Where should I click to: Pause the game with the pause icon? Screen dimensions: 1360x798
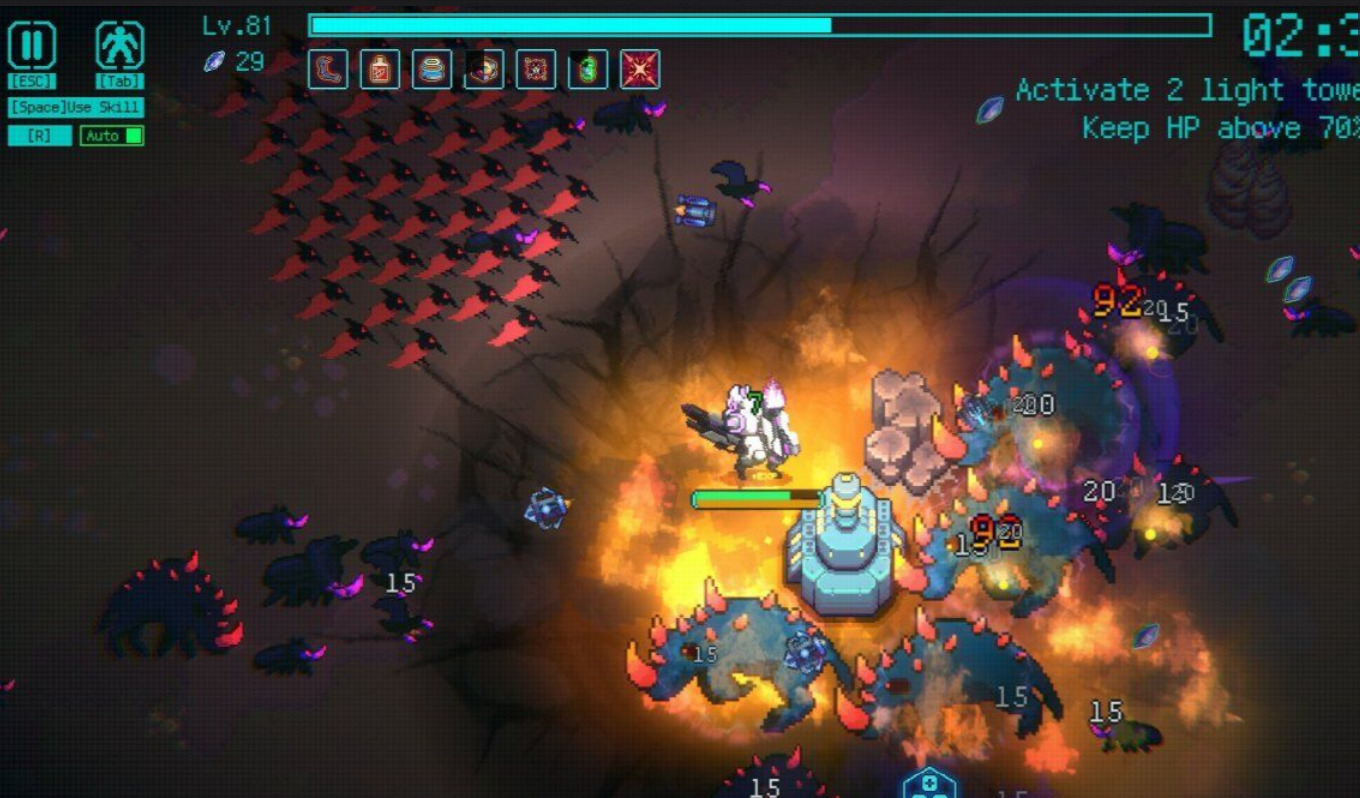pos(32,46)
